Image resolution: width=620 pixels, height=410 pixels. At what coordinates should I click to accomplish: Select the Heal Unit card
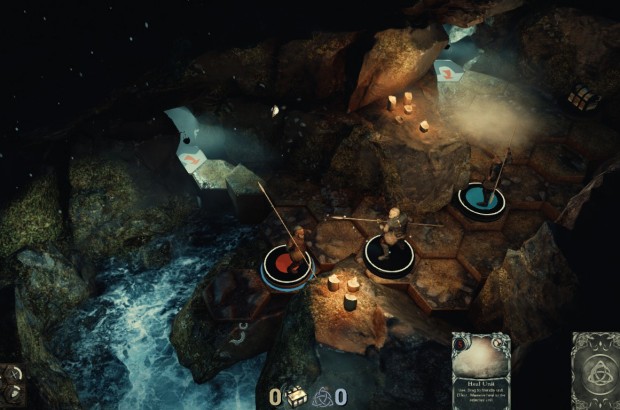click(x=480, y=370)
